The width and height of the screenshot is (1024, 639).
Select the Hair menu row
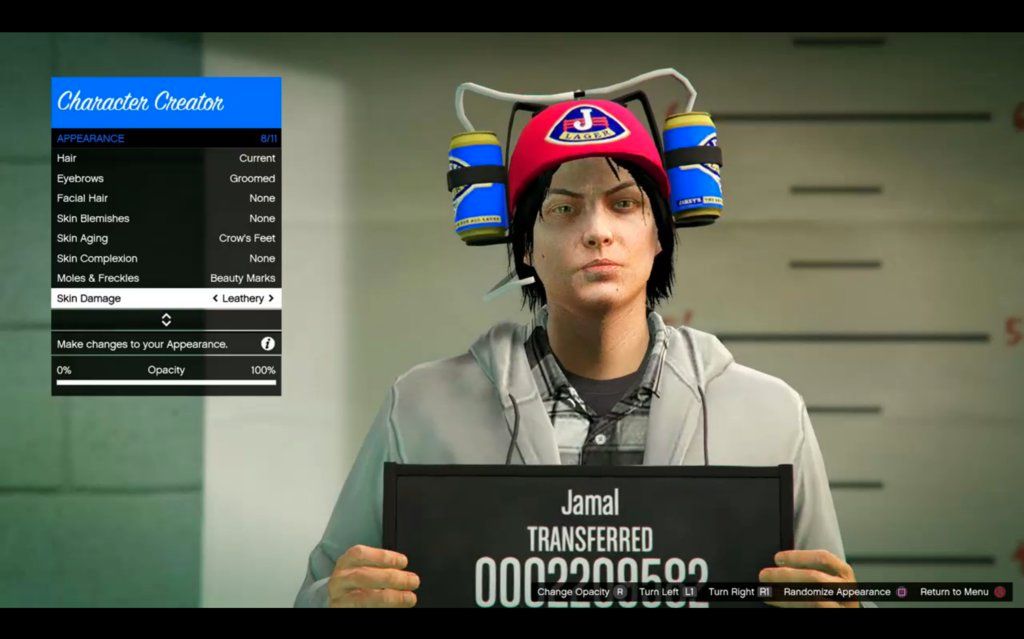click(166, 158)
